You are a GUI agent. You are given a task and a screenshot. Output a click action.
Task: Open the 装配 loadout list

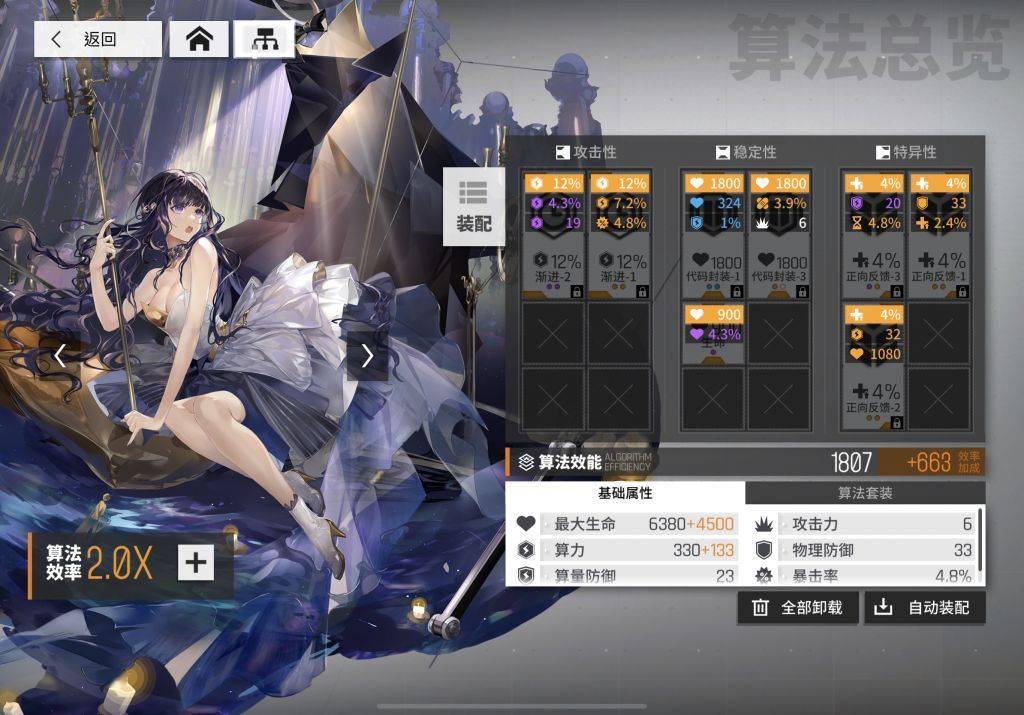click(474, 207)
